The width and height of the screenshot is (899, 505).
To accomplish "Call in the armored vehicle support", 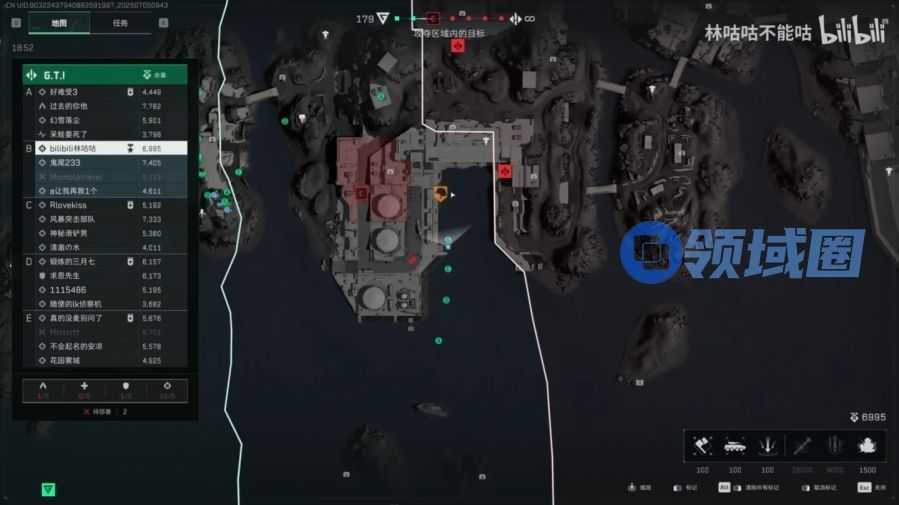I will (x=735, y=446).
